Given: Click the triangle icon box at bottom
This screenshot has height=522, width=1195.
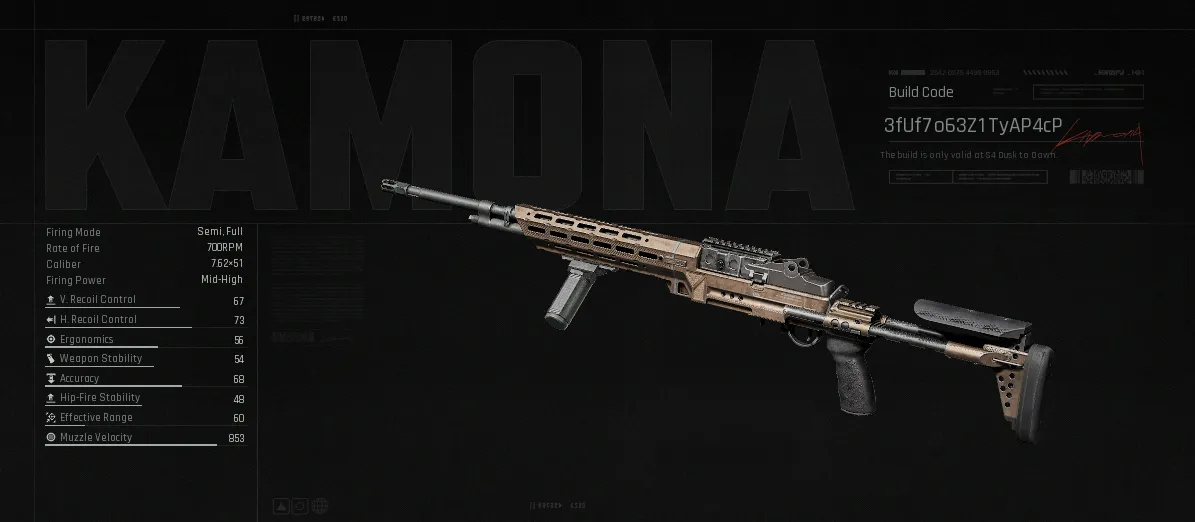Looking at the screenshot, I should point(281,506).
